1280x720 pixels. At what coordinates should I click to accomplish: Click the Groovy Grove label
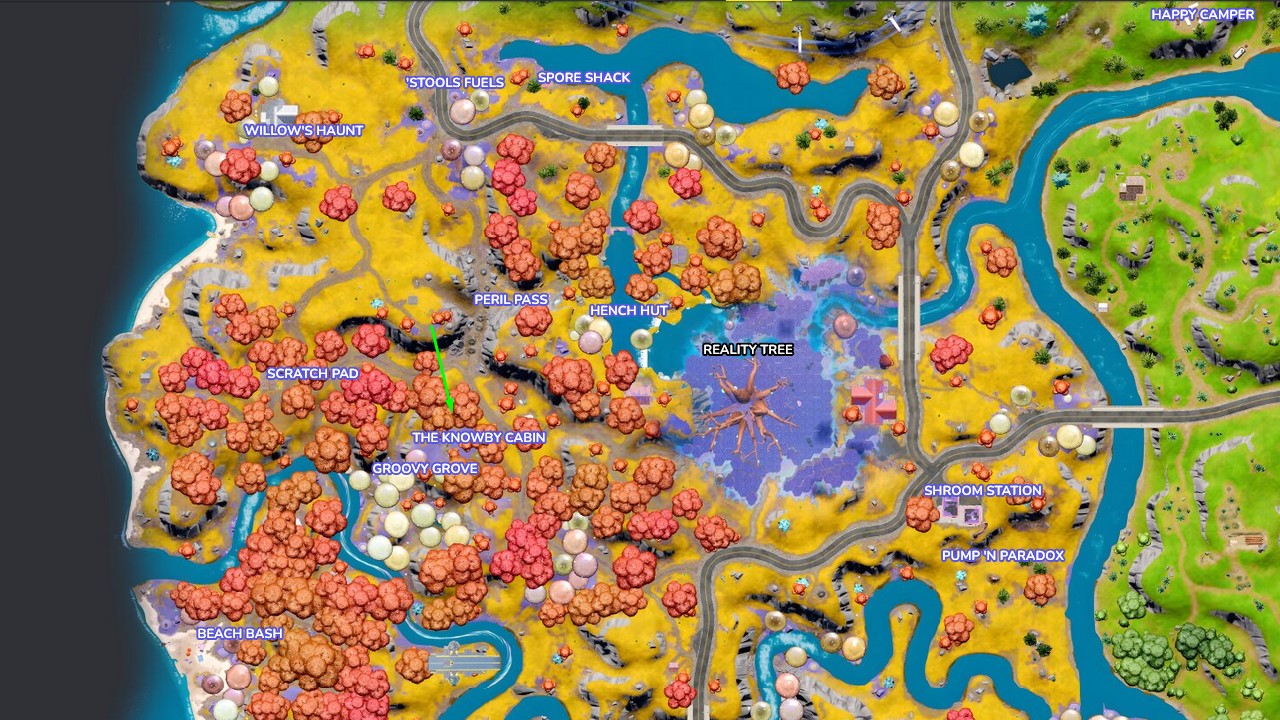pos(423,468)
